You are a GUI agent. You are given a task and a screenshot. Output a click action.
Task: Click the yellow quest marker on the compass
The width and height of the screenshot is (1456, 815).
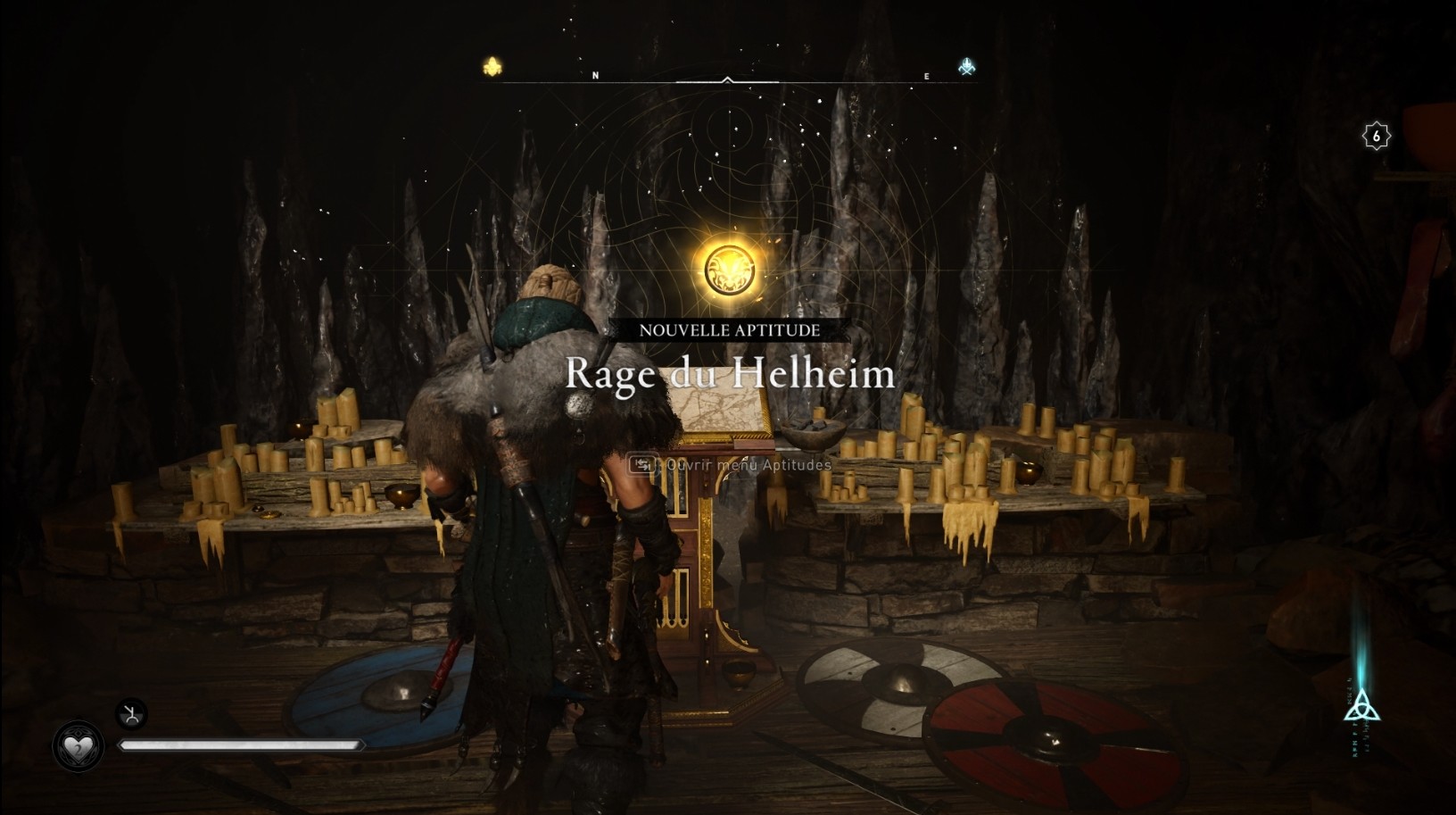pyautogui.click(x=491, y=65)
